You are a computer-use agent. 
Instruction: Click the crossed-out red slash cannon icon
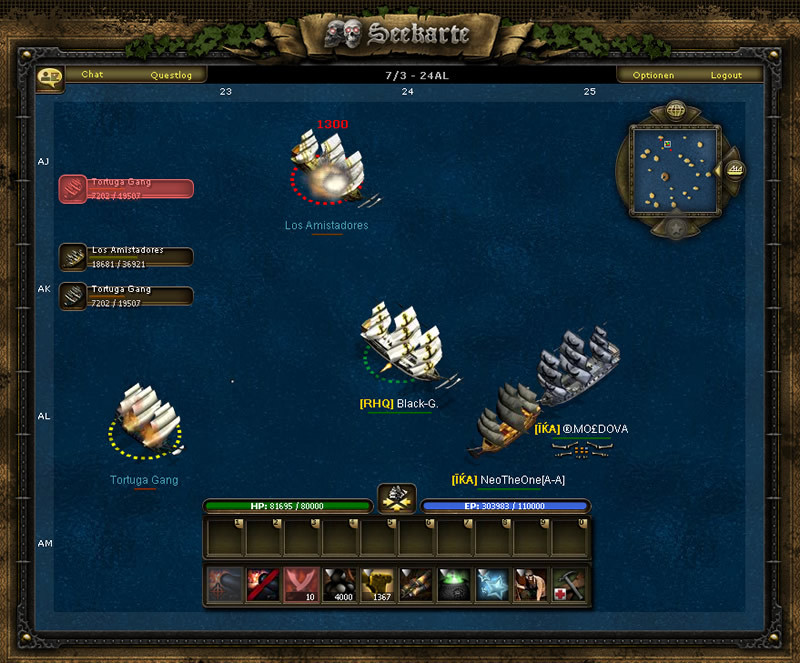(x=264, y=585)
